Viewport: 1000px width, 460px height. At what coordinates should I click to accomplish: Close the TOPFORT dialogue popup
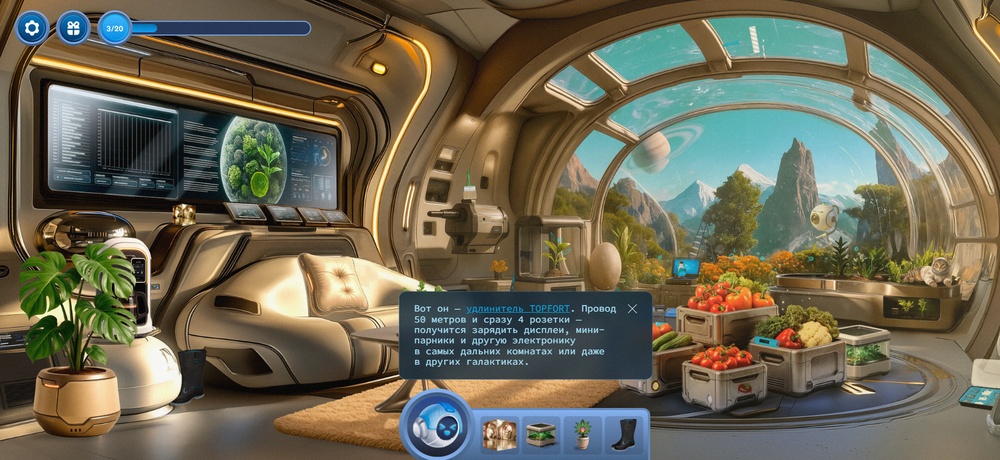pos(632,309)
